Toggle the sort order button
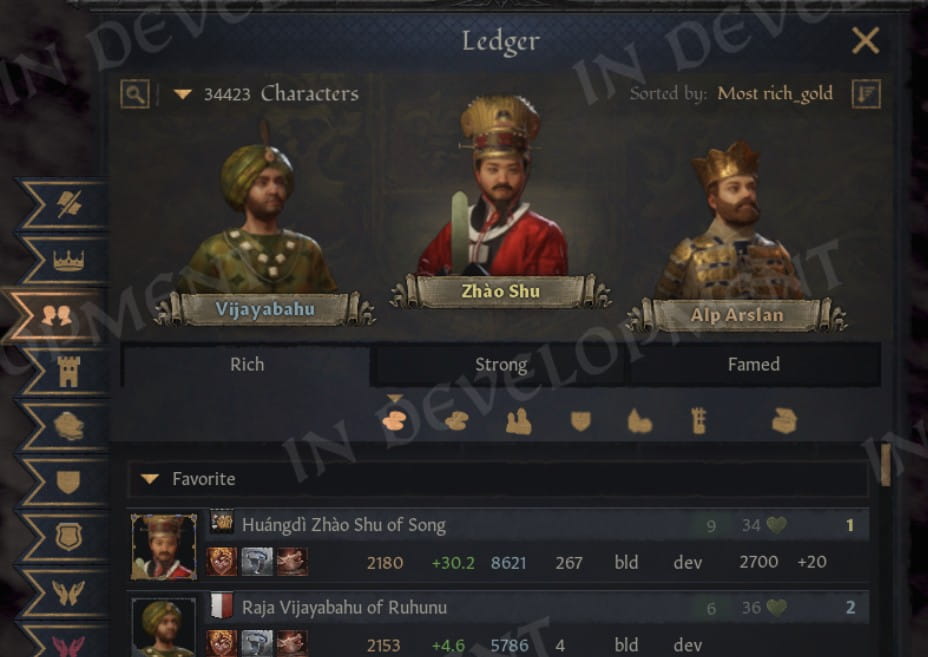Viewport: 928px width, 657px height. pos(866,94)
